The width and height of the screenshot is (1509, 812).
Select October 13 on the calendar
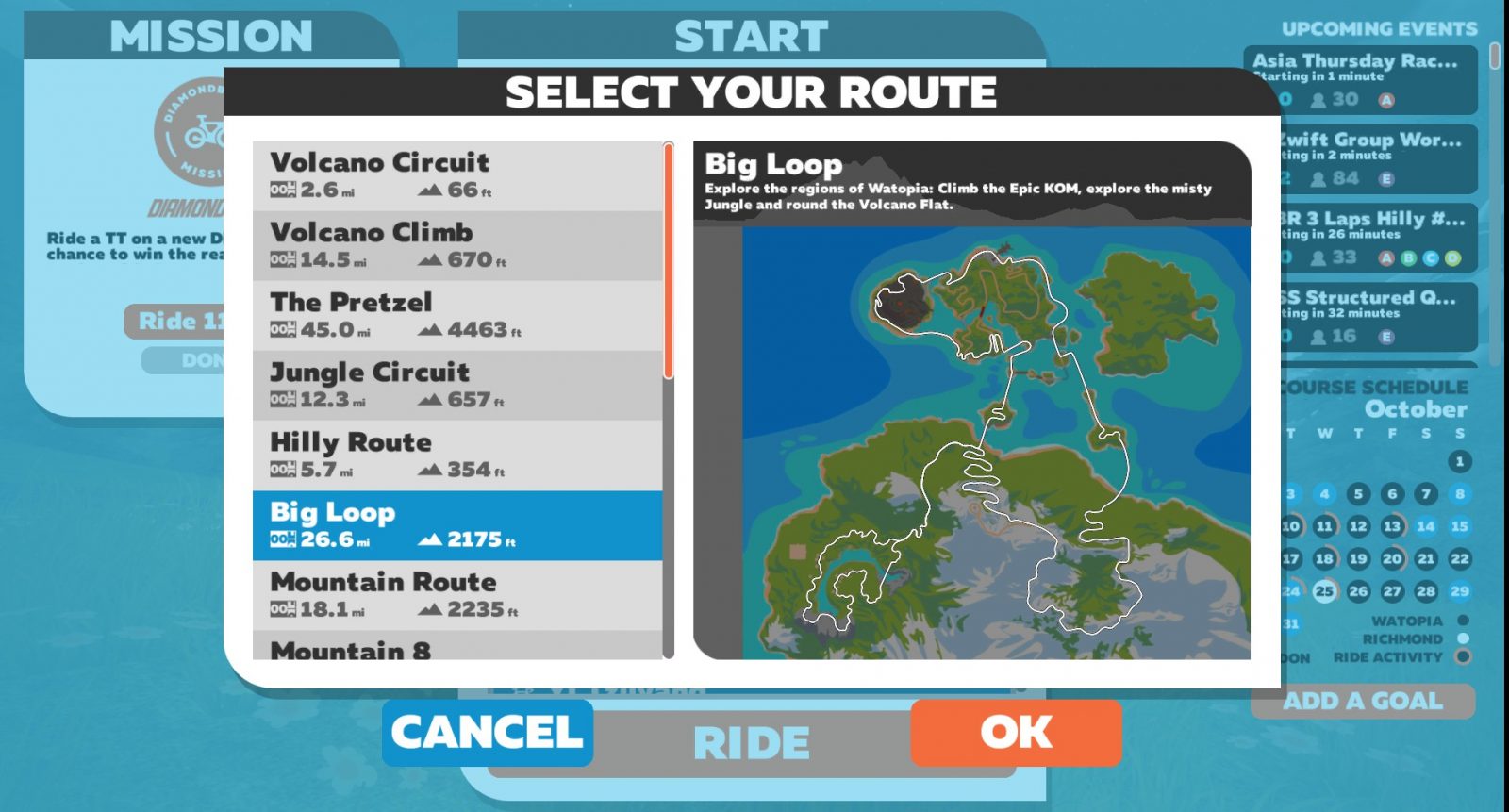point(1392,526)
